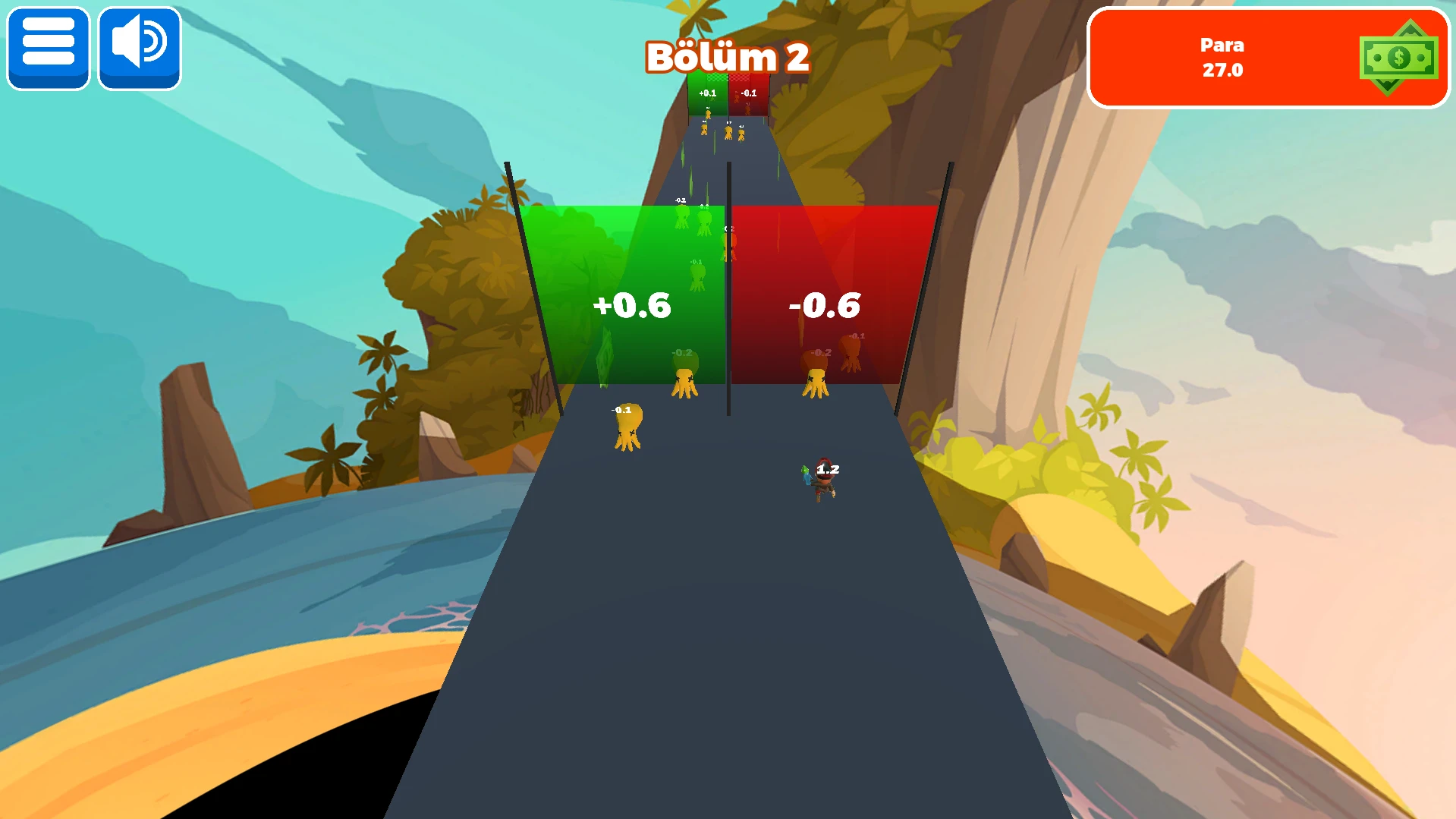Click the Para money panel
This screenshot has height=819, width=1456.
[x=1267, y=58]
